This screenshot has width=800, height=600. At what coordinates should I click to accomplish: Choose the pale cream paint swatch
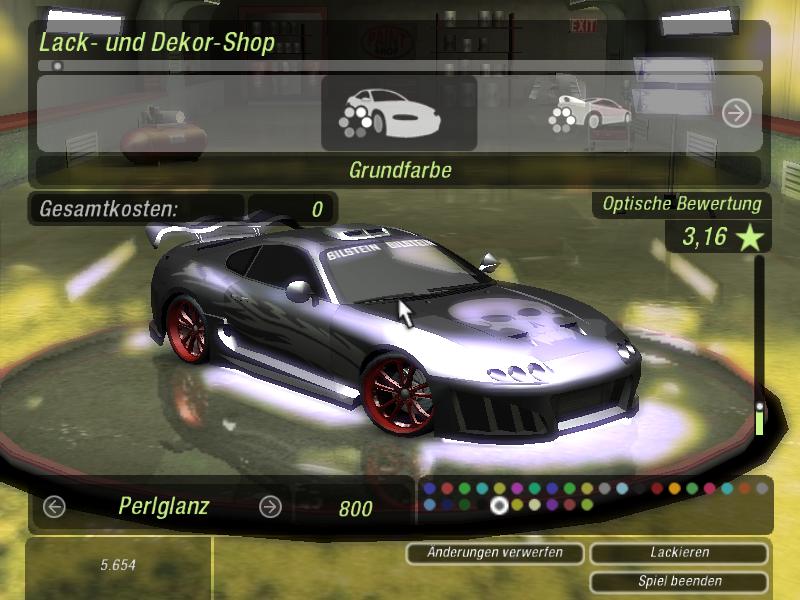click(x=535, y=505)
